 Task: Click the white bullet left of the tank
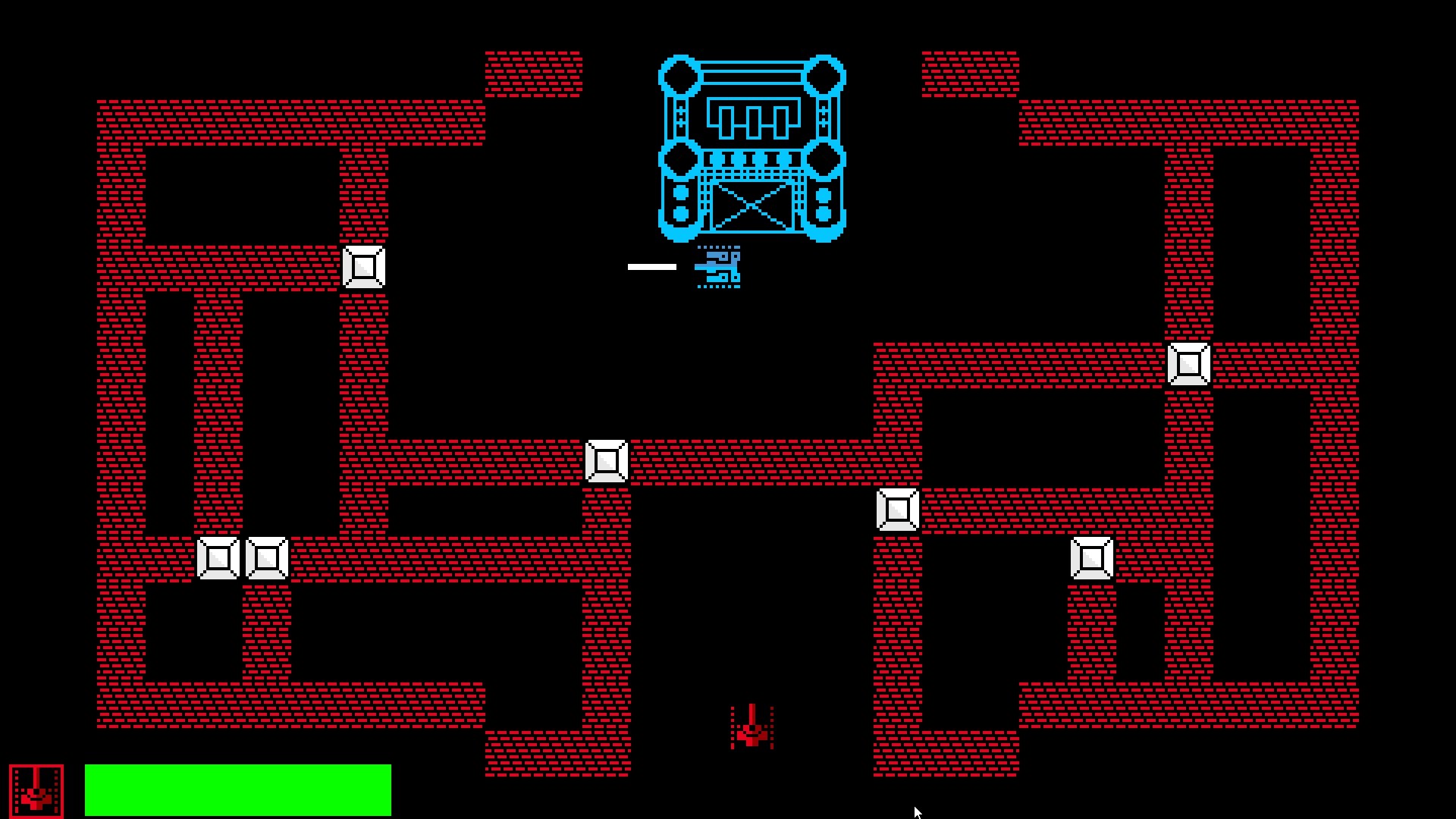click(651, 265)
